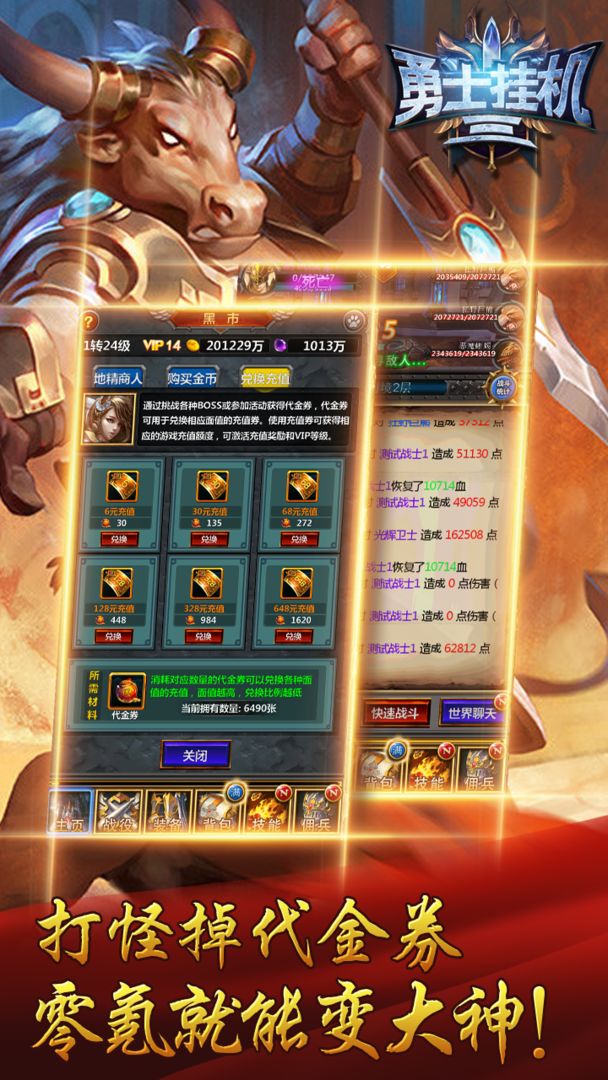Close the black market with 关闭 button

point(195,754)
